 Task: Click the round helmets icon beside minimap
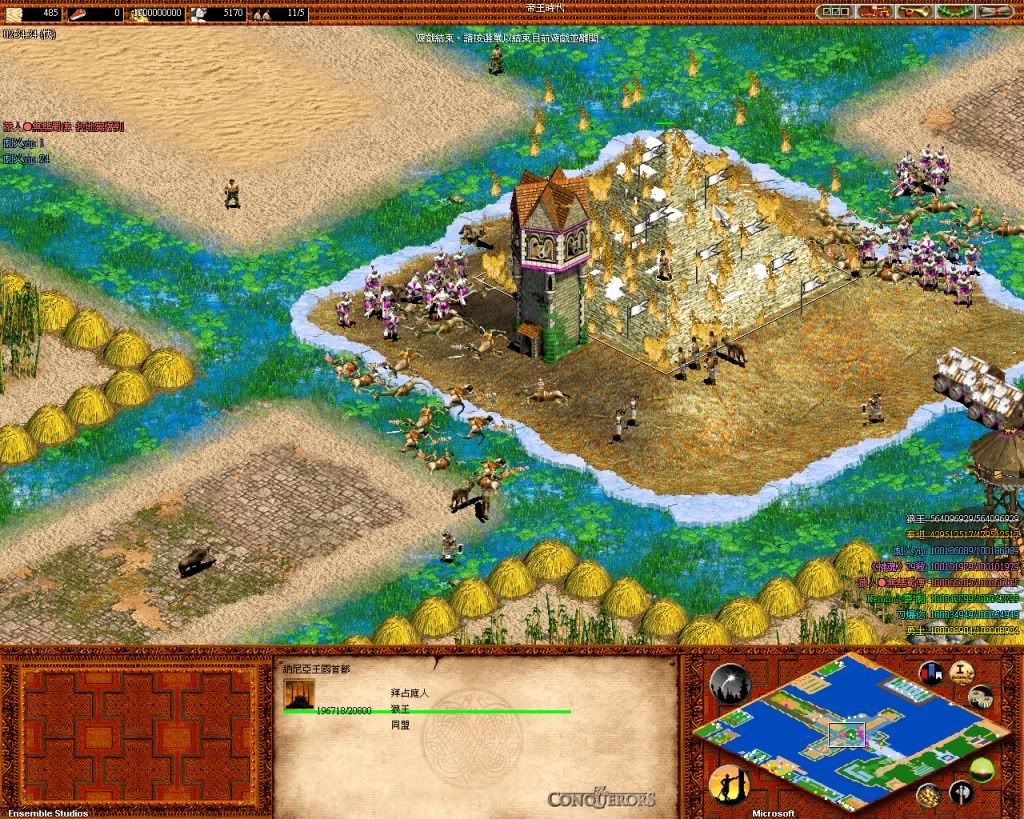[983, 697]
